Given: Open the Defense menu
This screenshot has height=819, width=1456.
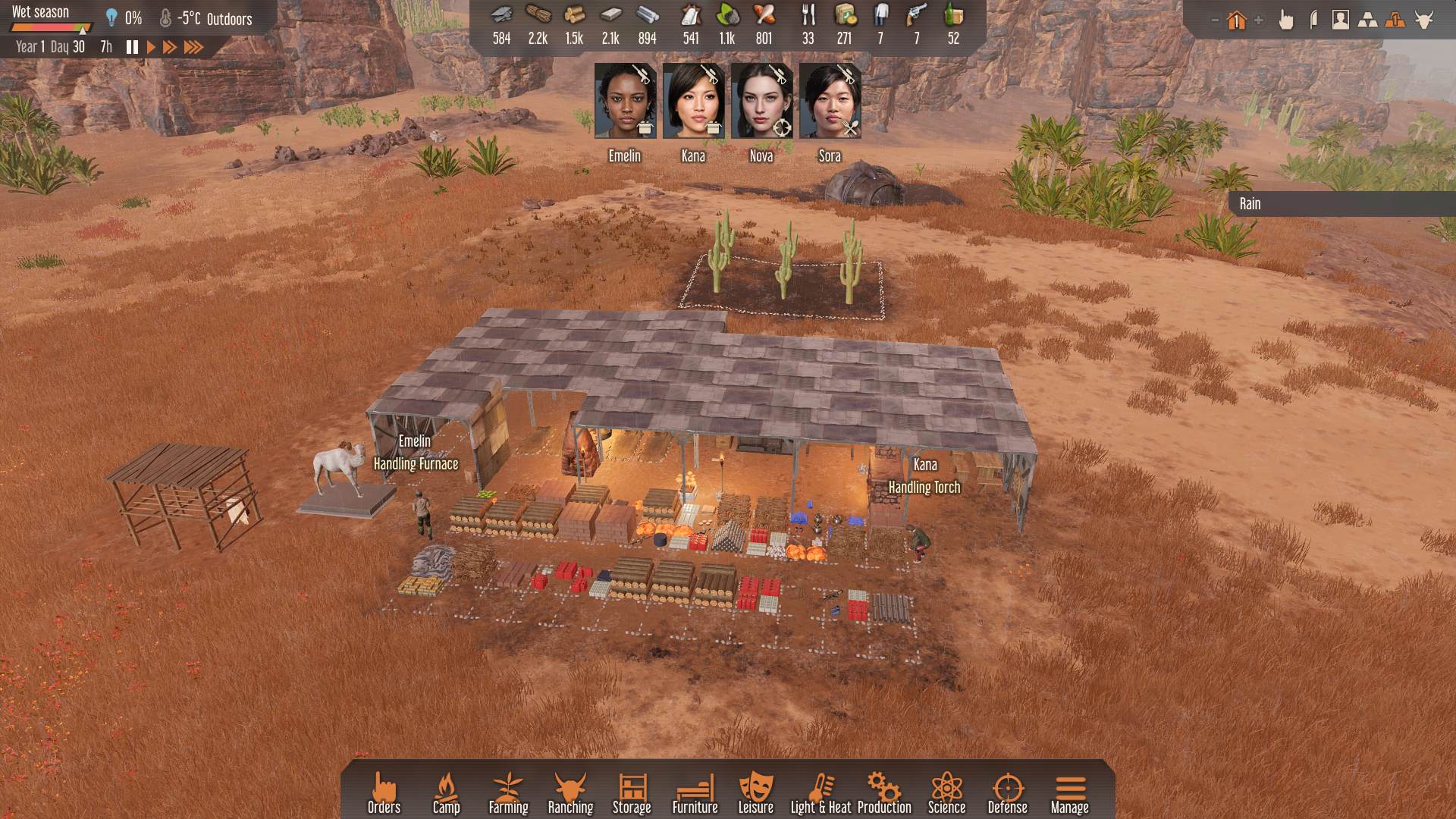Looking at the screenshot, I should click(x=1007, y=793).
